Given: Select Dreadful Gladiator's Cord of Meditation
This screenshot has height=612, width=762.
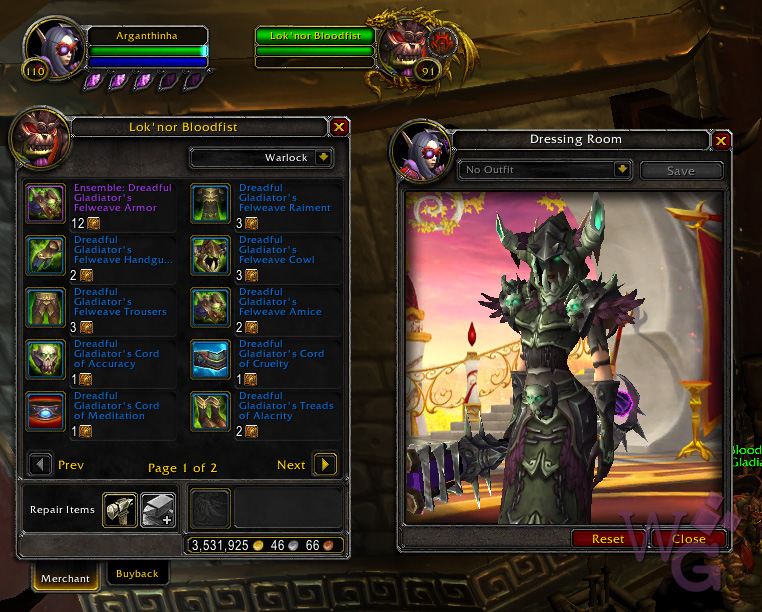Looking at the screenshot, I should pyautogui.click(x=45, y=412).
